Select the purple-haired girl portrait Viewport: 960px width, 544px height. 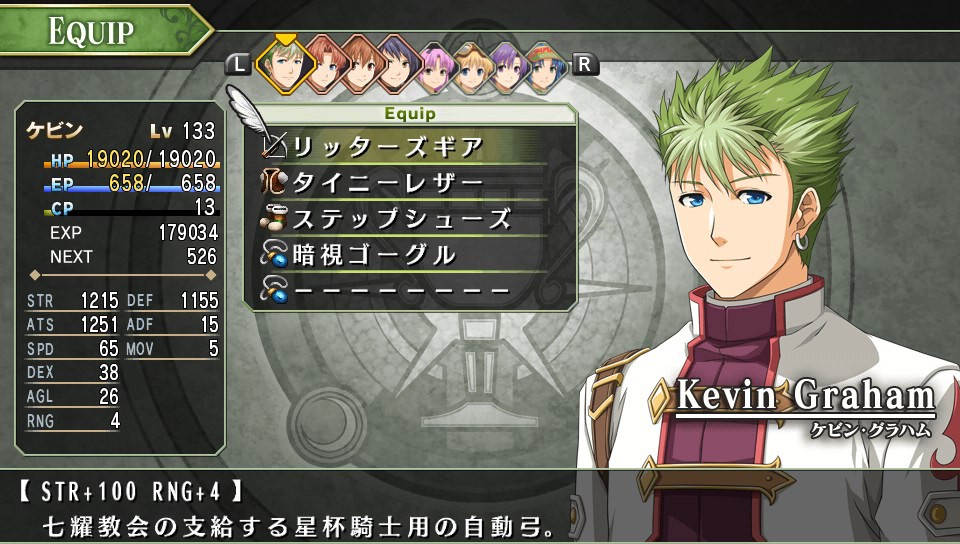[x=510, y=65]
